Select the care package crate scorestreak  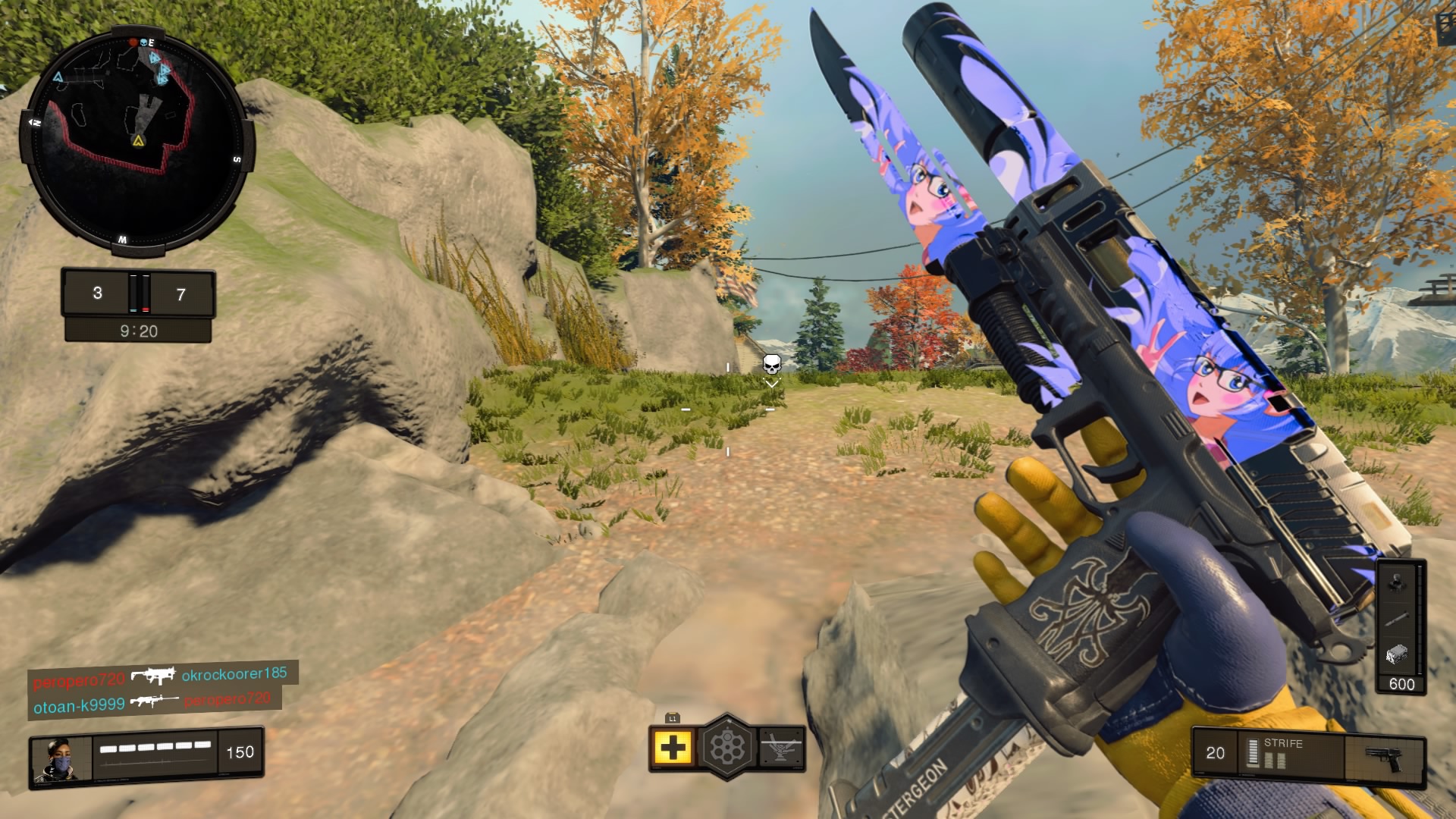[1398, 653]
